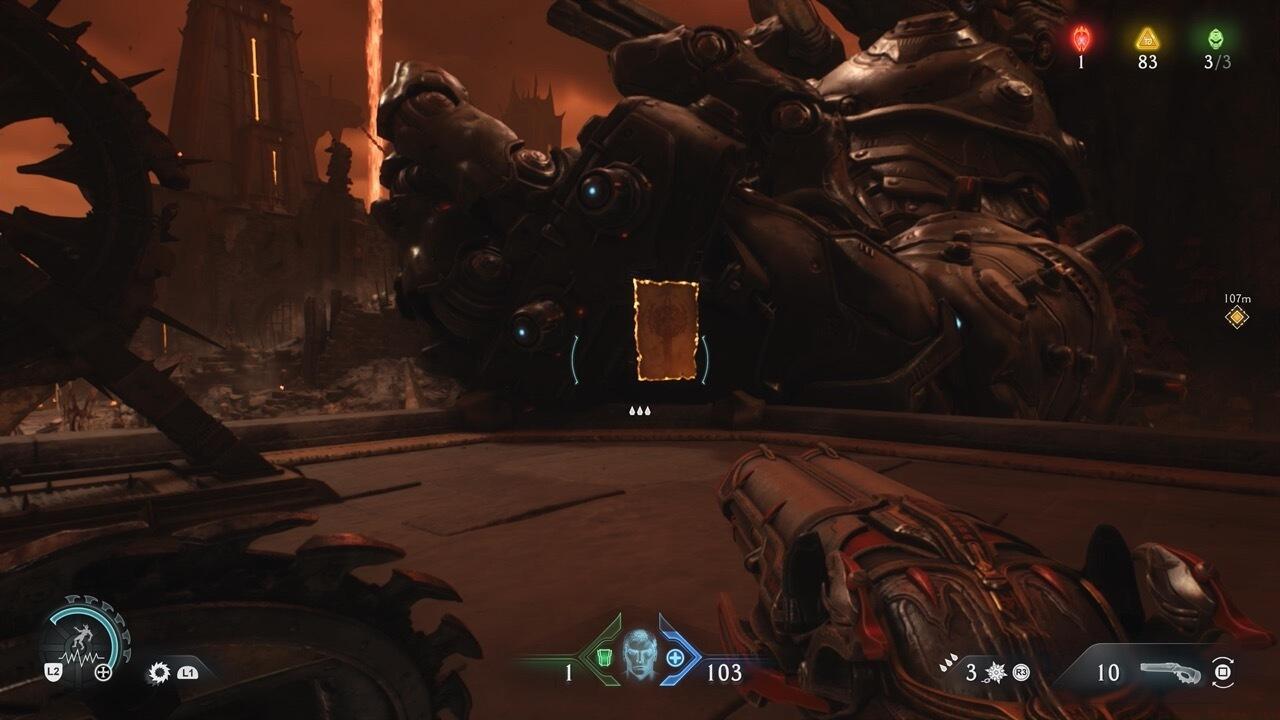Activate the ice bomb grenade icon
The width and height of the screenshot is (1280, 720).
[995, 672]
